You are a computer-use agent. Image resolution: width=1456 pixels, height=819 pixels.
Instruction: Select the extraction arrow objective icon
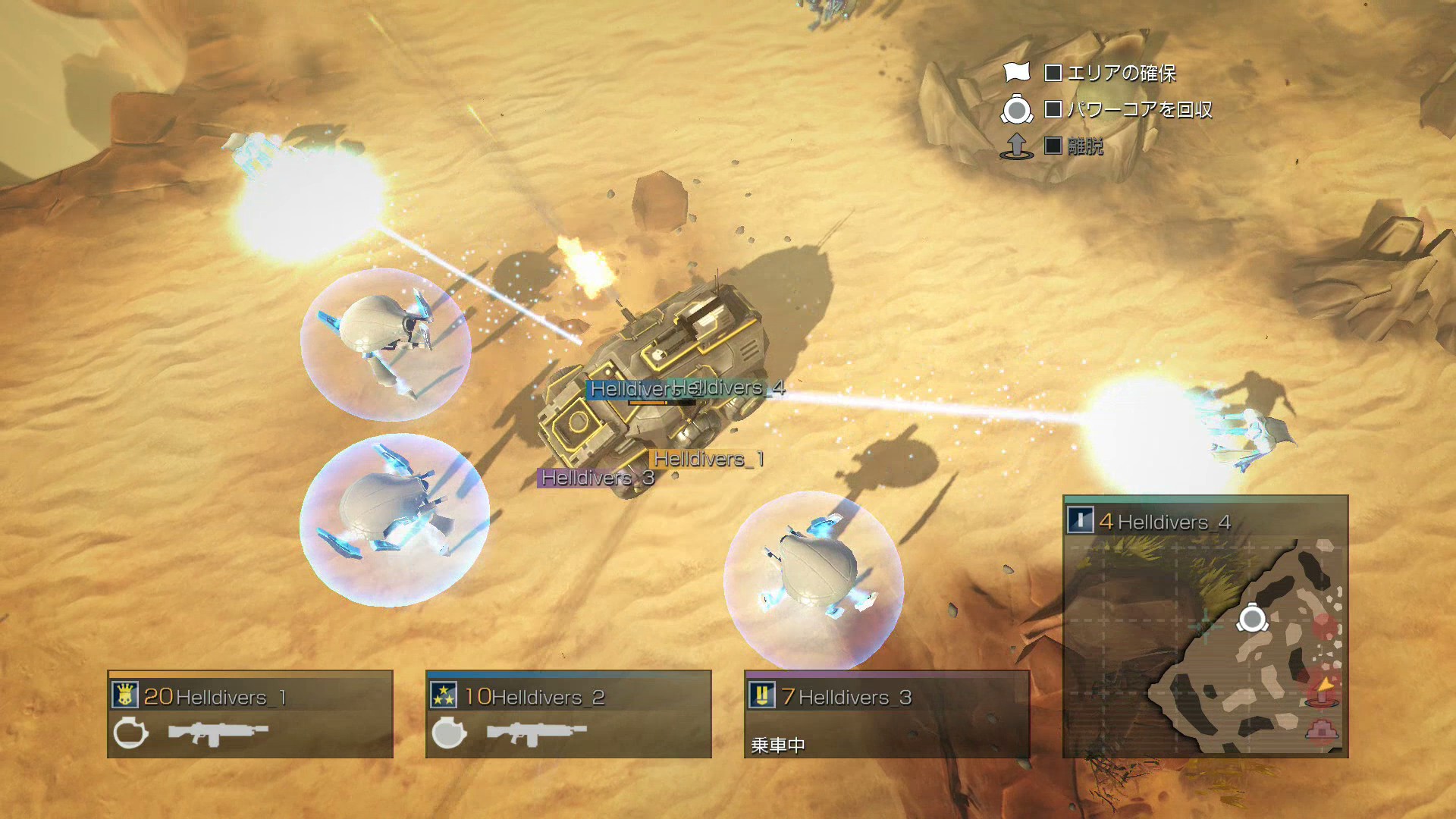[x=1017, y=146]
